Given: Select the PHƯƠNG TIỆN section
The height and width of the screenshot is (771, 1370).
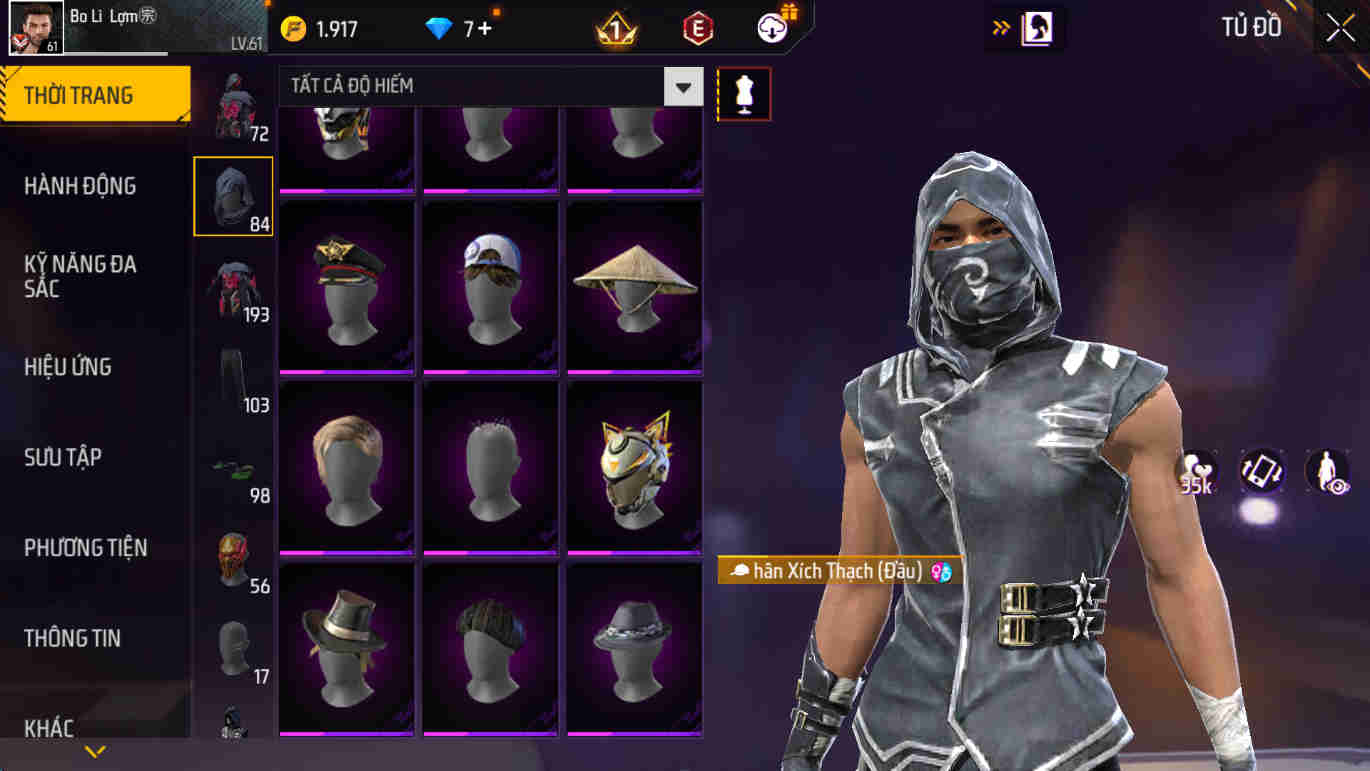Looking at the screenshot, I should (x=88, y=547).
